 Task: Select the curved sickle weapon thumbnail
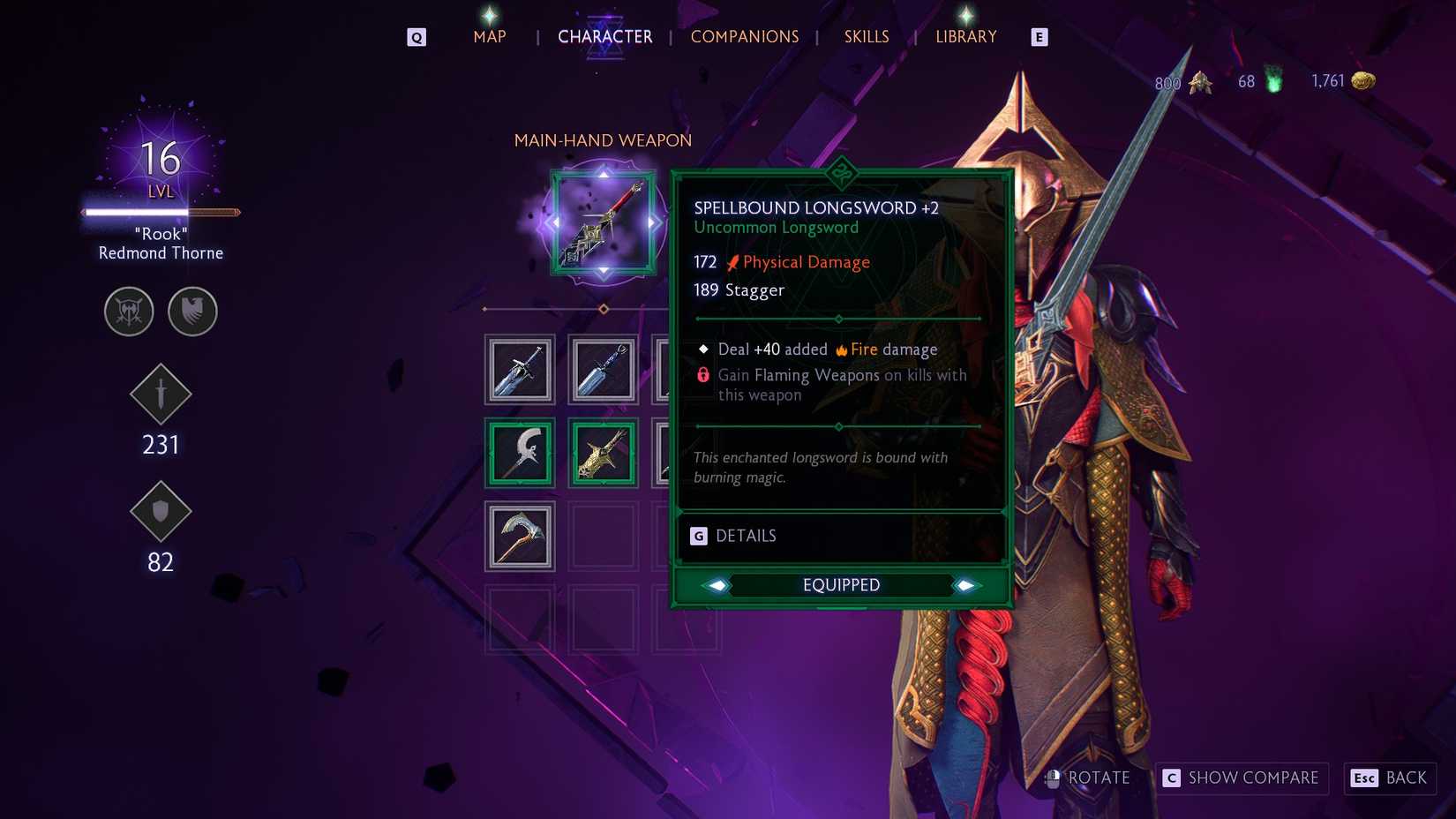(519, 453)
